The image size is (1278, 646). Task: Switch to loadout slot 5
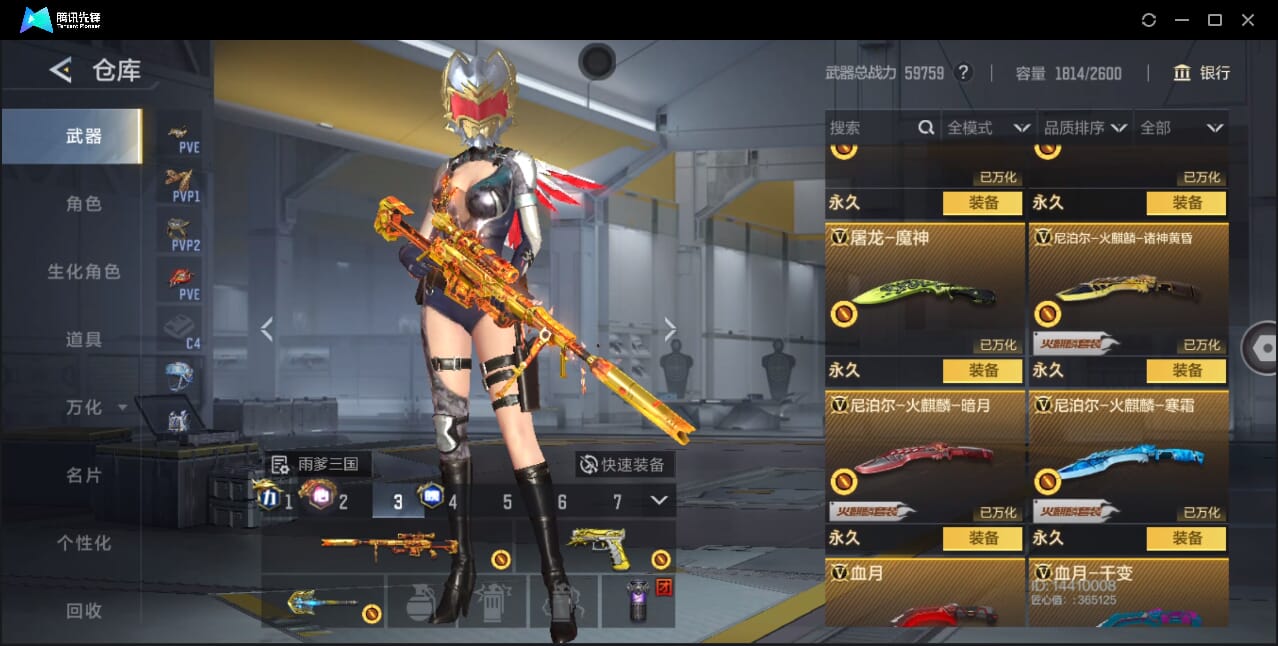(x=507, y=502)
